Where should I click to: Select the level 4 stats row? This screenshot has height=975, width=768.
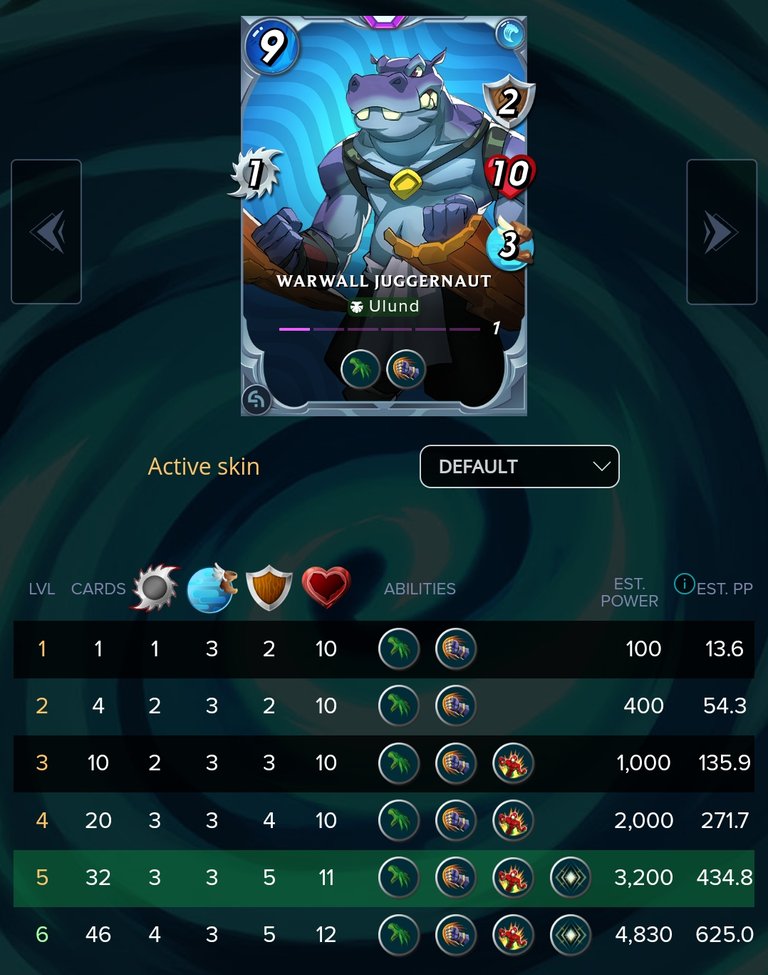384,821
